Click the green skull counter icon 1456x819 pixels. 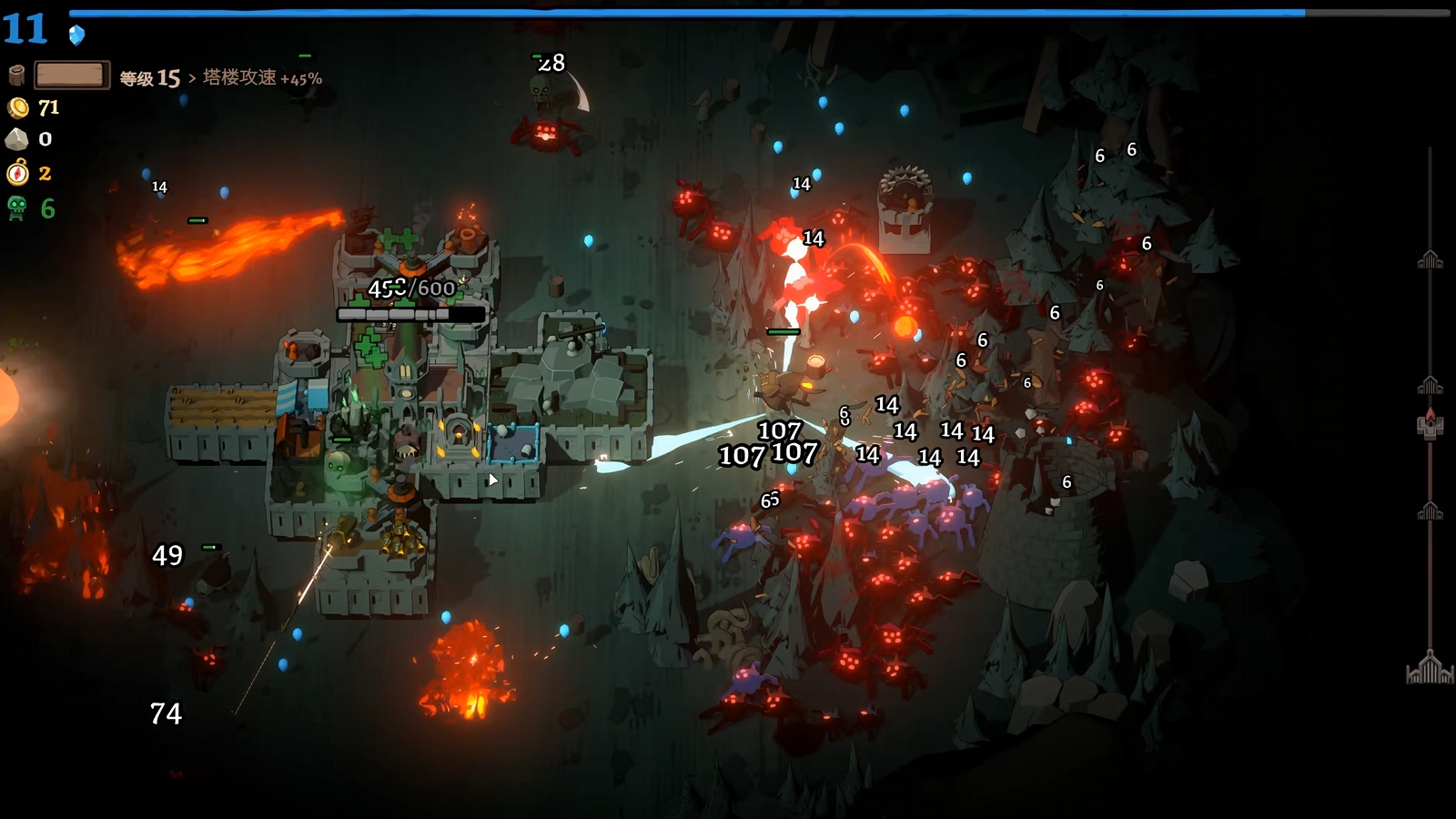[x=16, y=208]
